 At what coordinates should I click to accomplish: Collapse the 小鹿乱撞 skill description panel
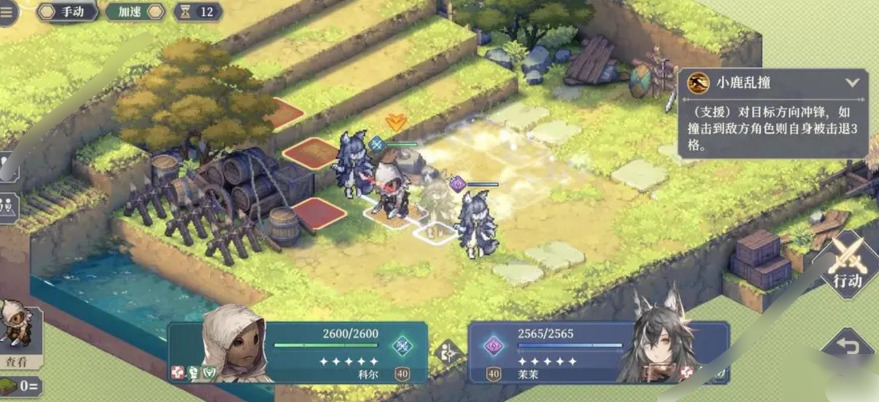coord(852,83)
